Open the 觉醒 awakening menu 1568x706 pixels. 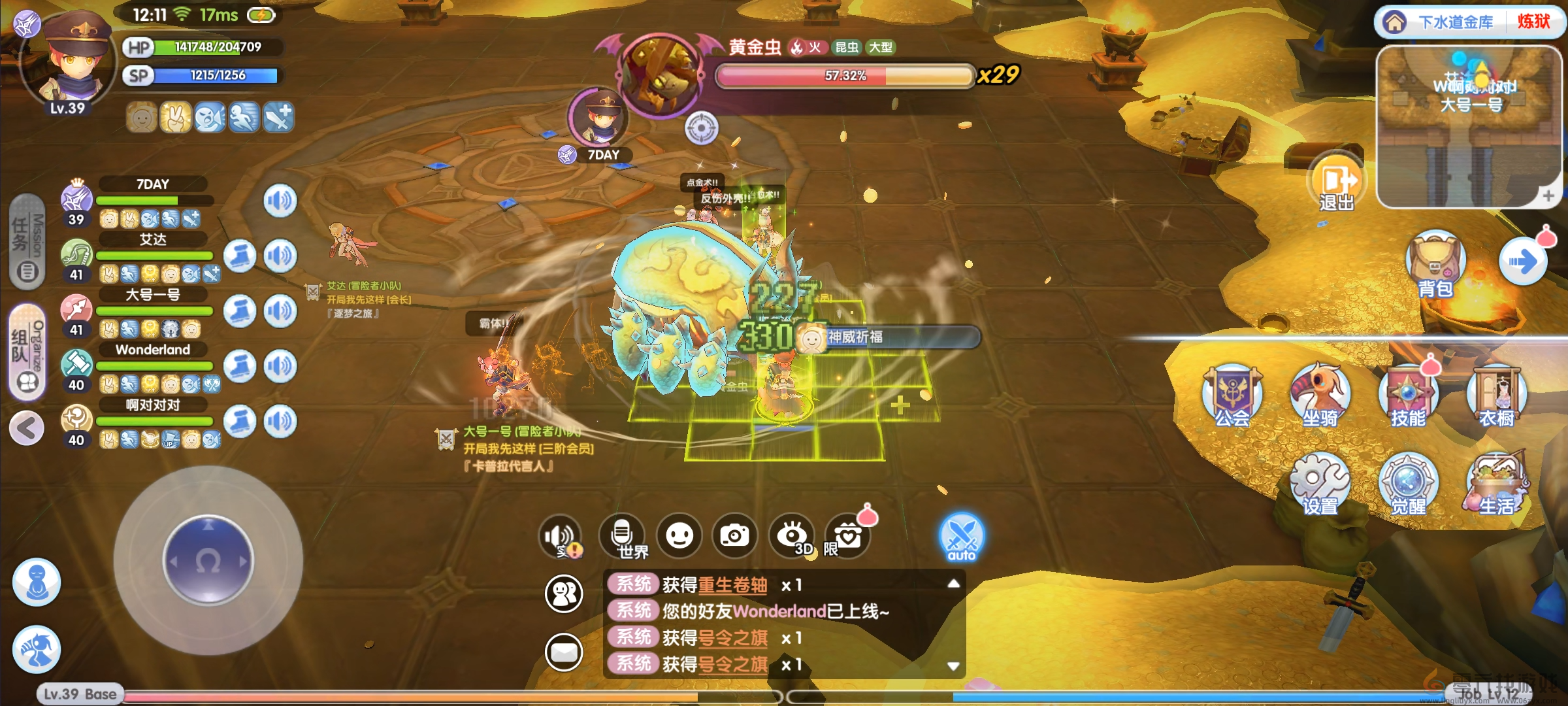(1408, 484)
